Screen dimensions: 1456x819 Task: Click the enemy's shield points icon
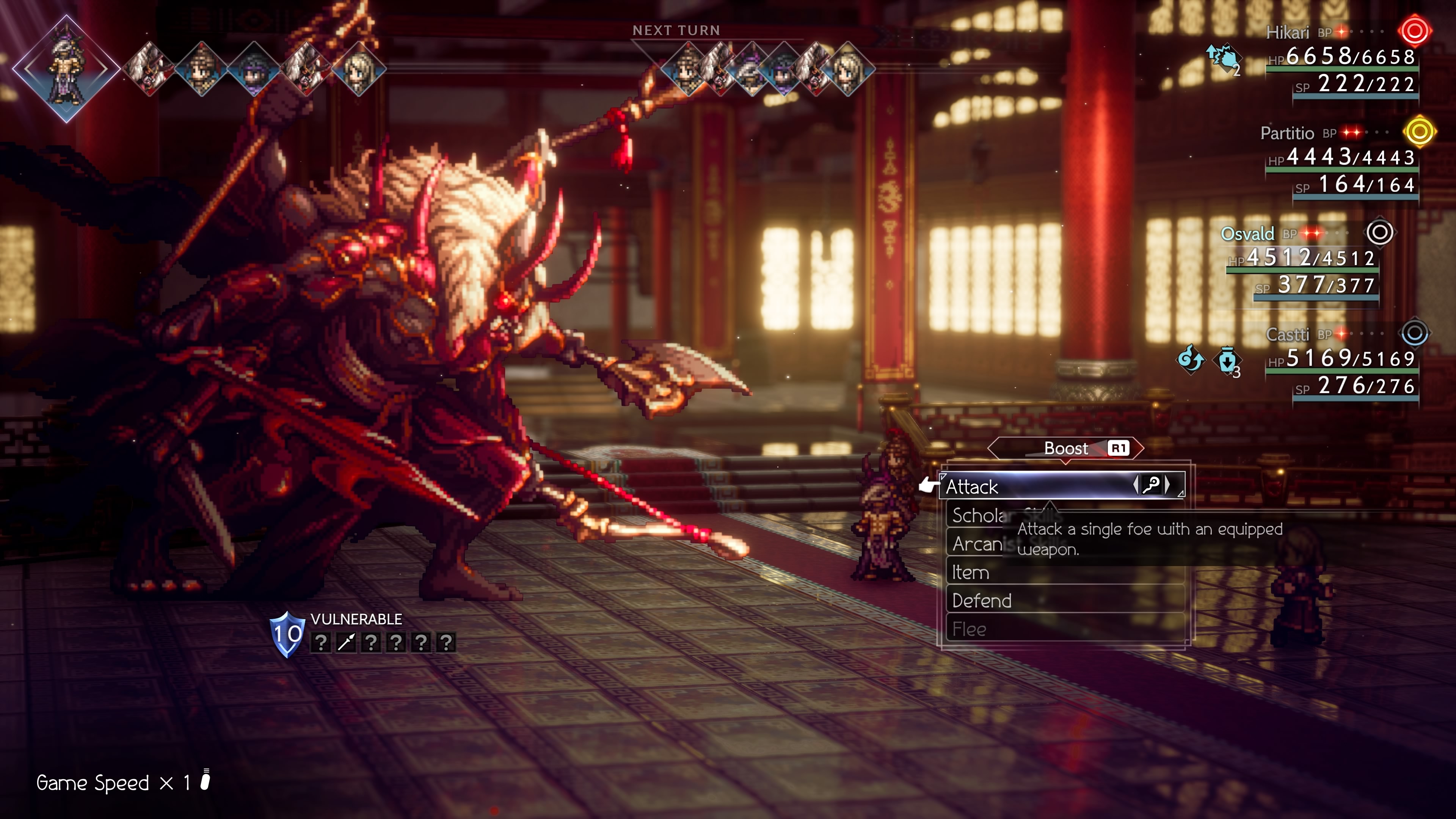(x=287, y=634)
